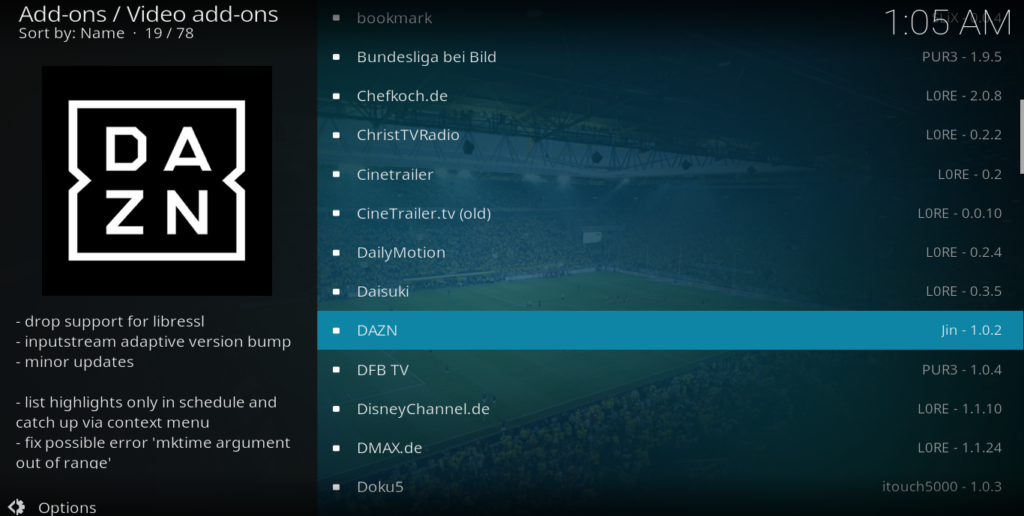Select CineTrailer.tv (old) entry
Image resolution: width=1024 pixels, height=516 pixels.
423,213
